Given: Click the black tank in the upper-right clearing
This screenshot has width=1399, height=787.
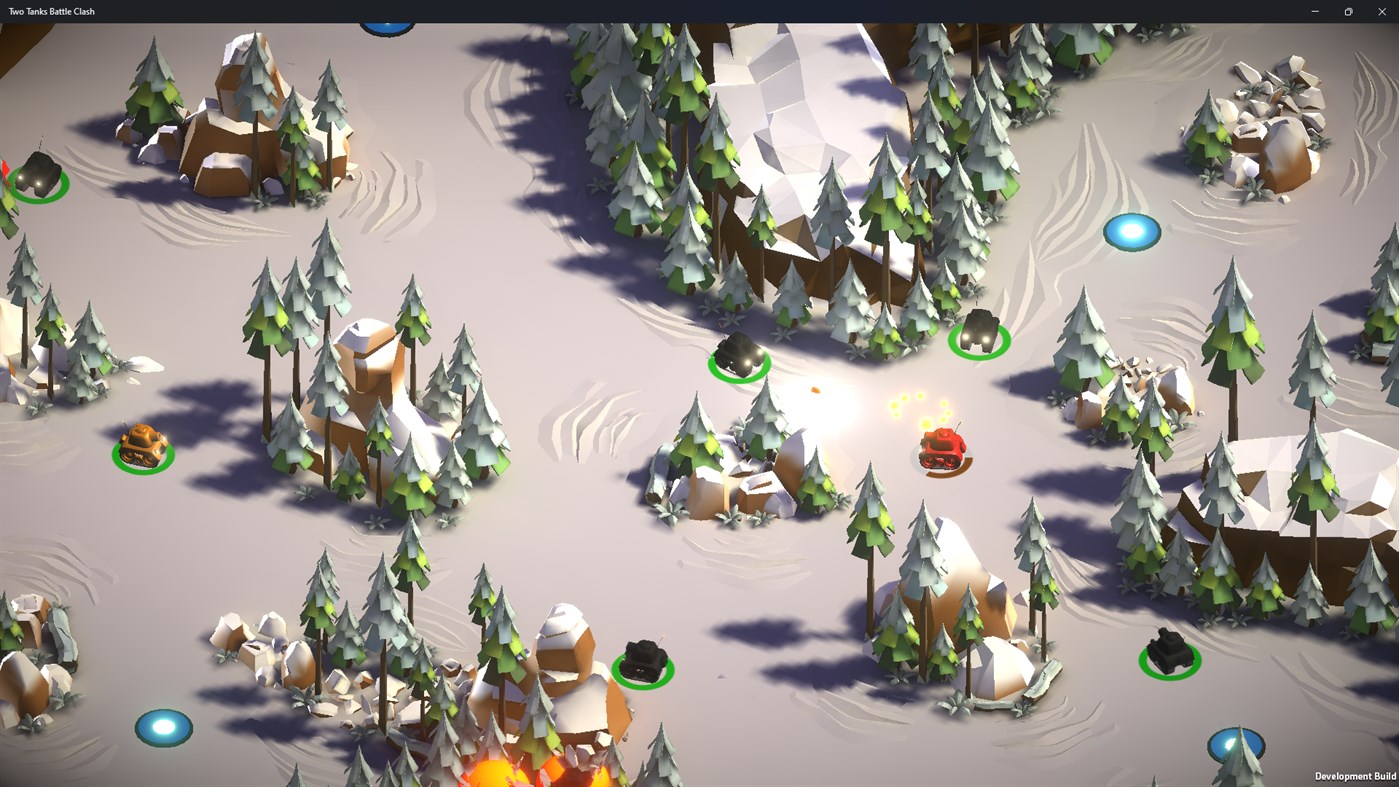Looking at the screenshot, I should point(978,330).
